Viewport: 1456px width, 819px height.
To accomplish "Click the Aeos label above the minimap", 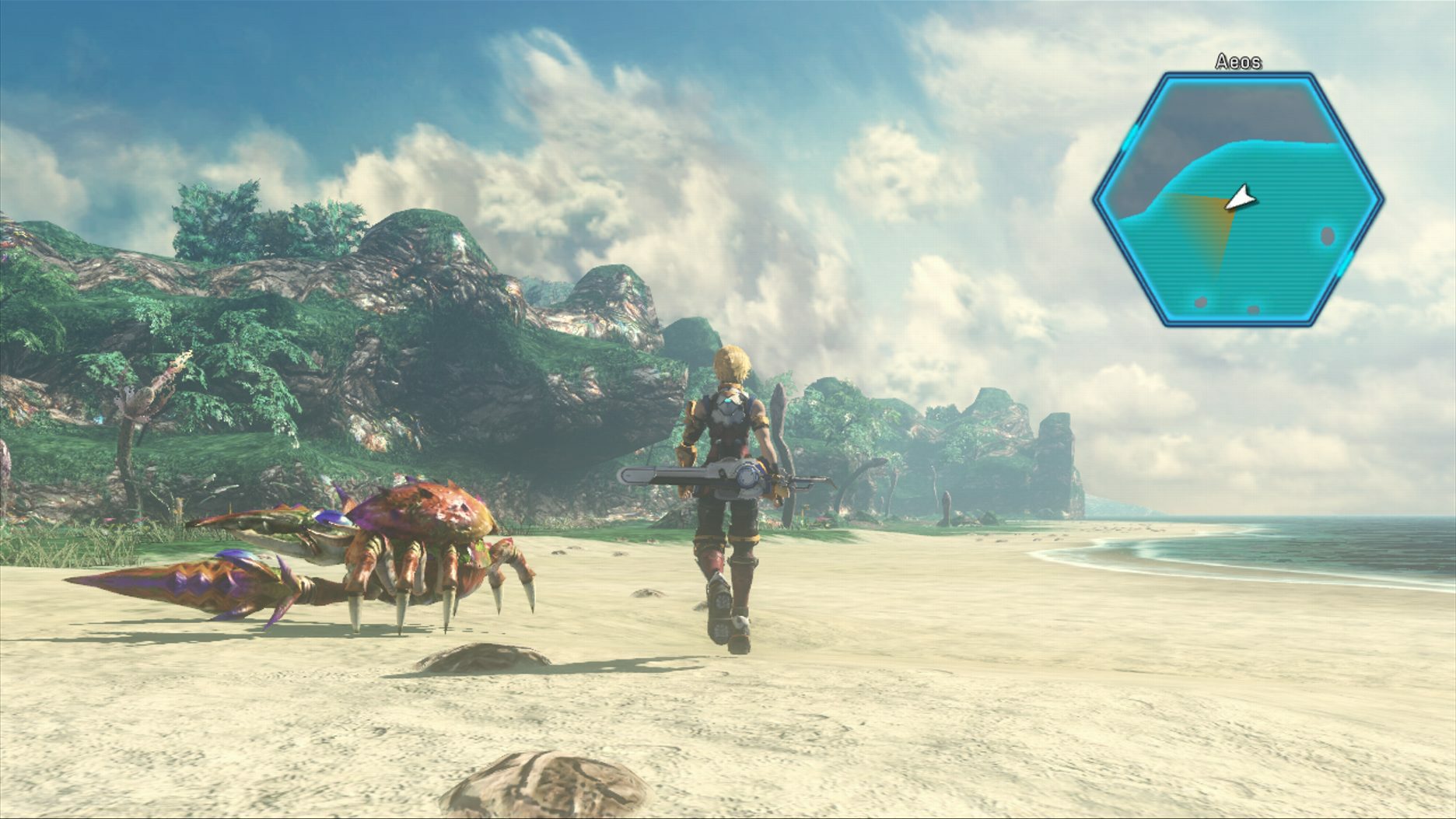I will tap(1239, 61).
